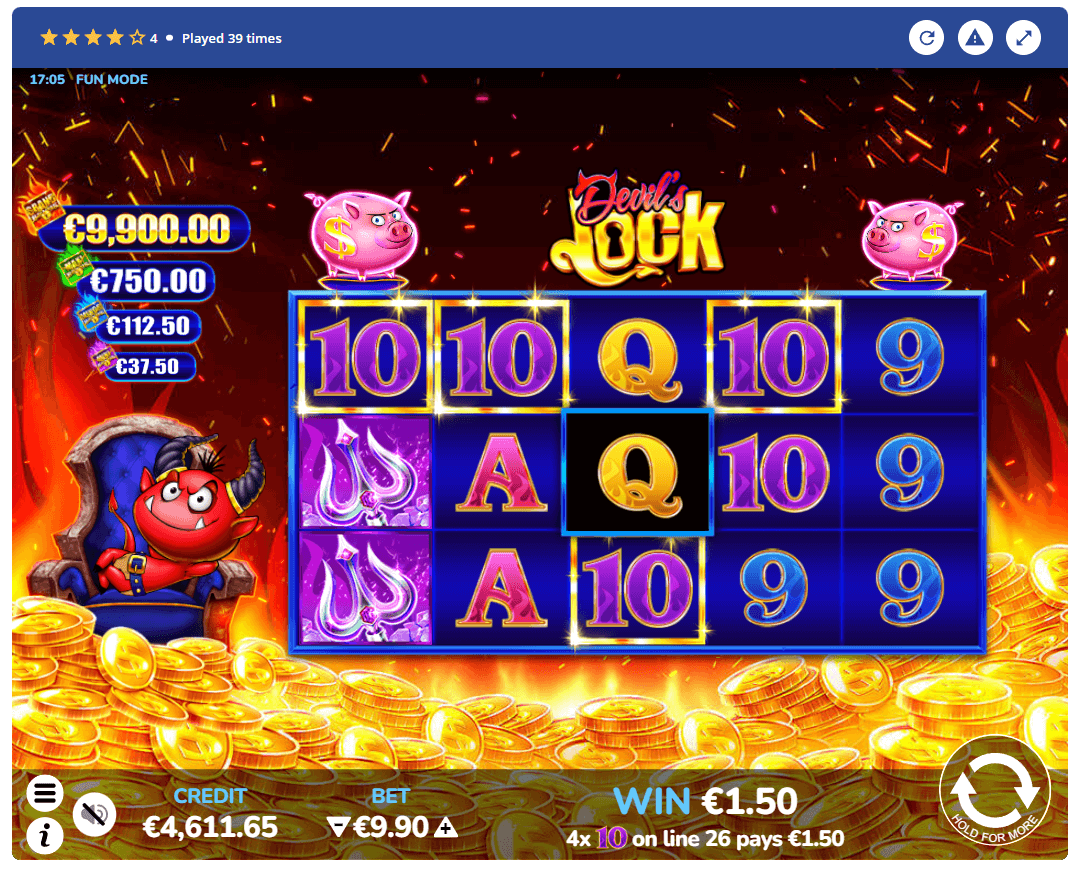This screenshot has height=869, width=1079.
Task: Expand the game to fullscreen
Action: [x=1023, y=38]
